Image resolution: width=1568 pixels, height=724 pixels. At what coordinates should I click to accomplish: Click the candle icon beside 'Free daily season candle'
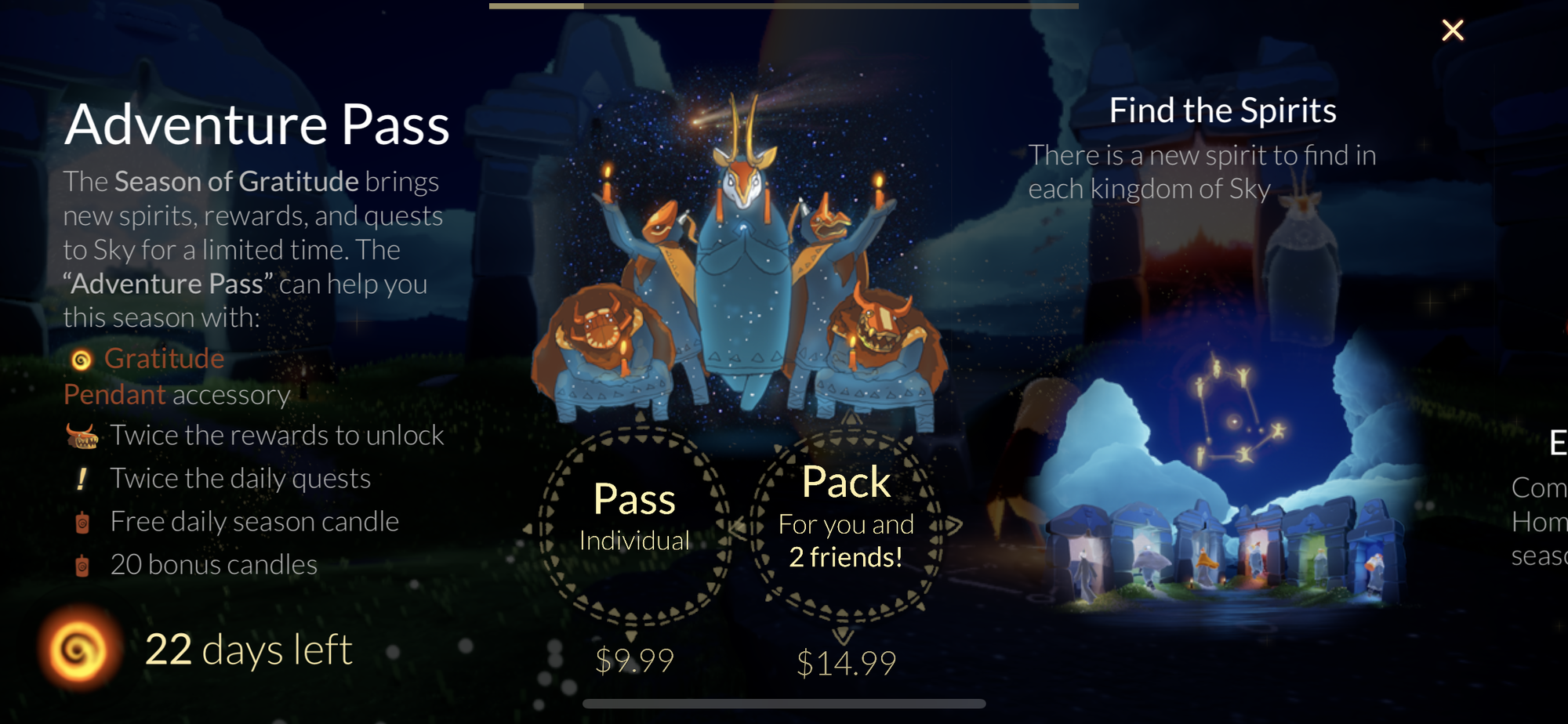click(x=82, y=521)
